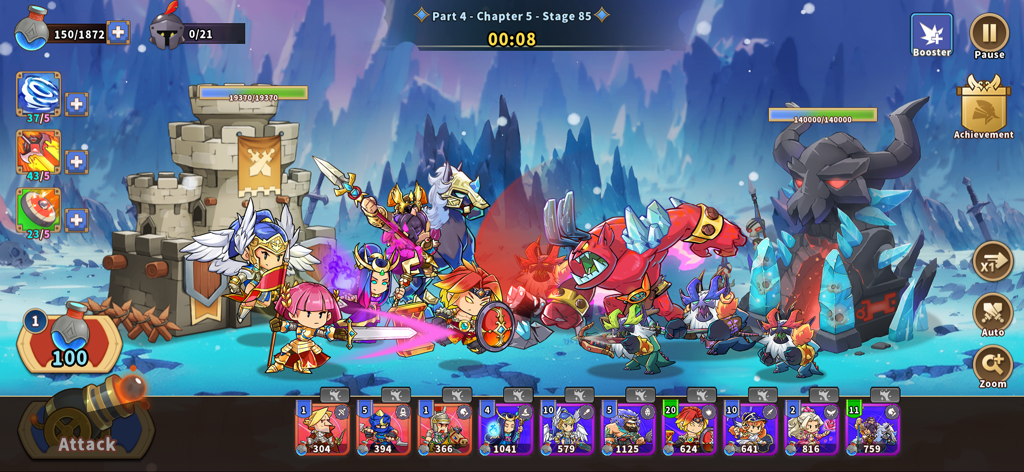Toggle the X1 battle speed

click(x=992, y=262)
